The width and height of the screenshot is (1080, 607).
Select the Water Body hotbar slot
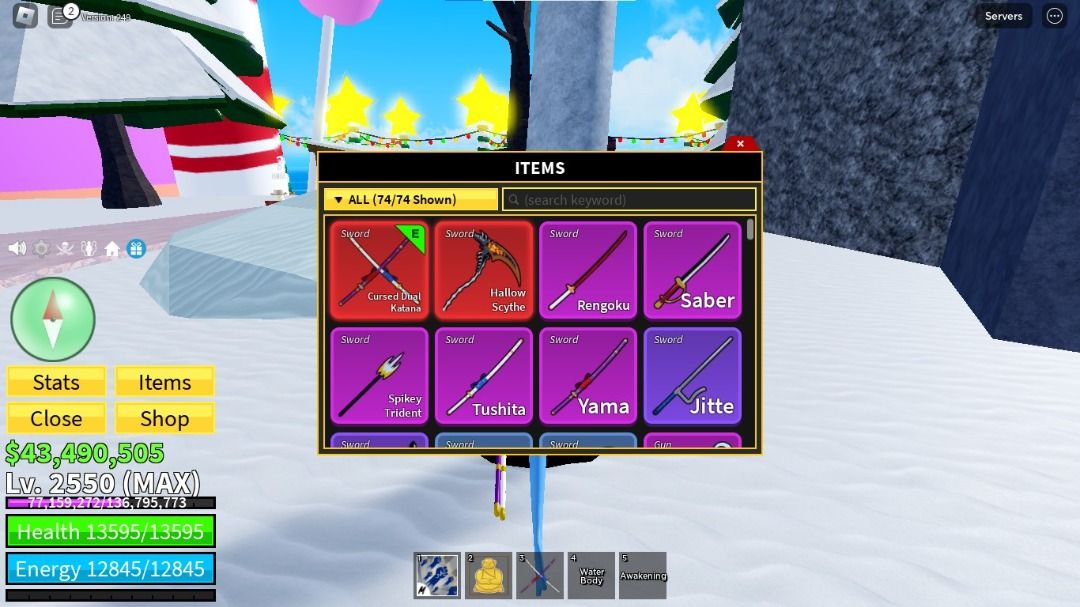pos(591,576)
